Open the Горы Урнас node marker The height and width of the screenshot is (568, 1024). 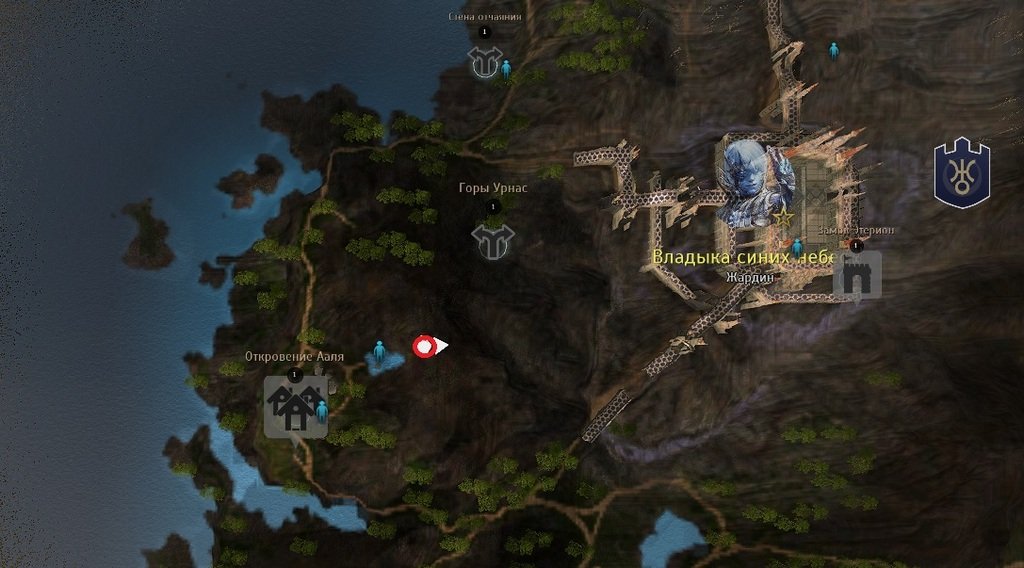[x=493, y=241]
